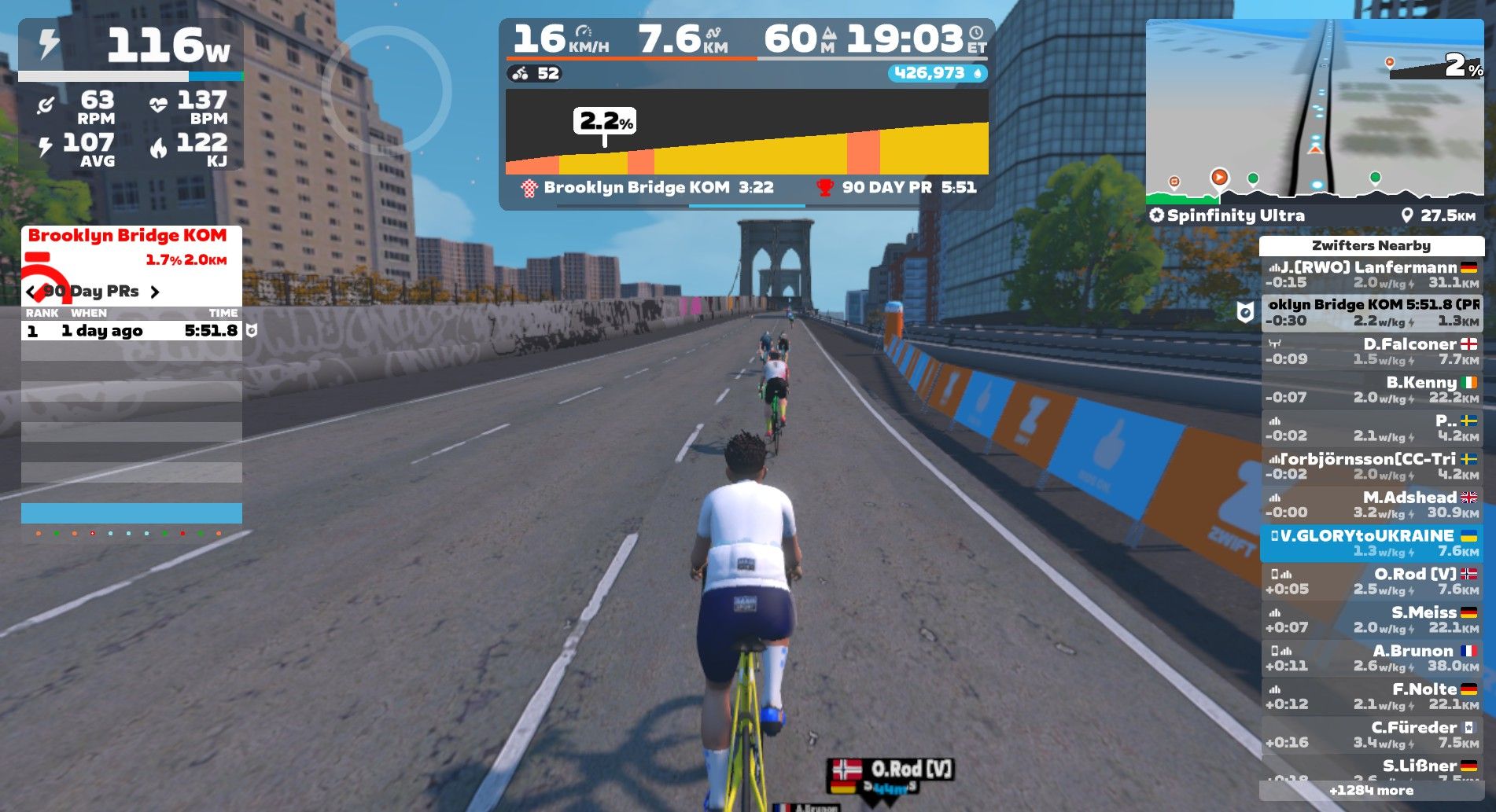Open the 426,973 drops counter
The height and width of the screenshot is (812, 1496).
(x=937, y=73)
